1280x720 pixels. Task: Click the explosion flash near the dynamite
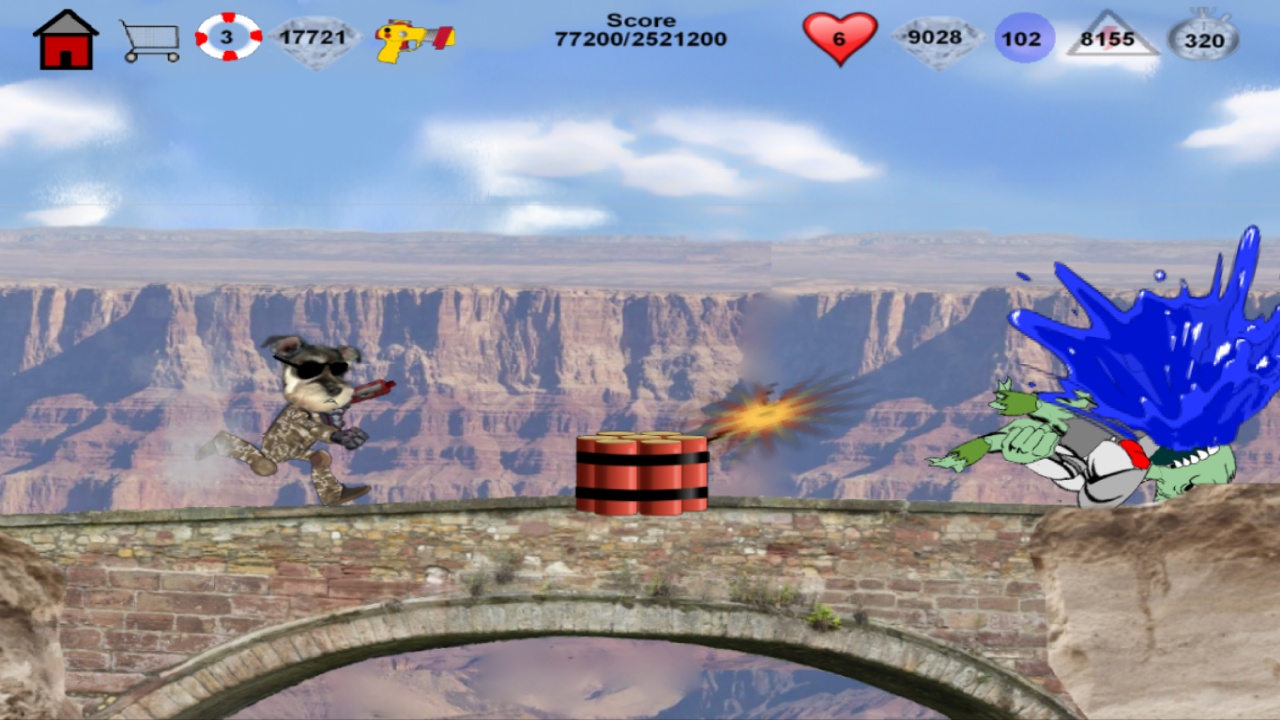765,415
